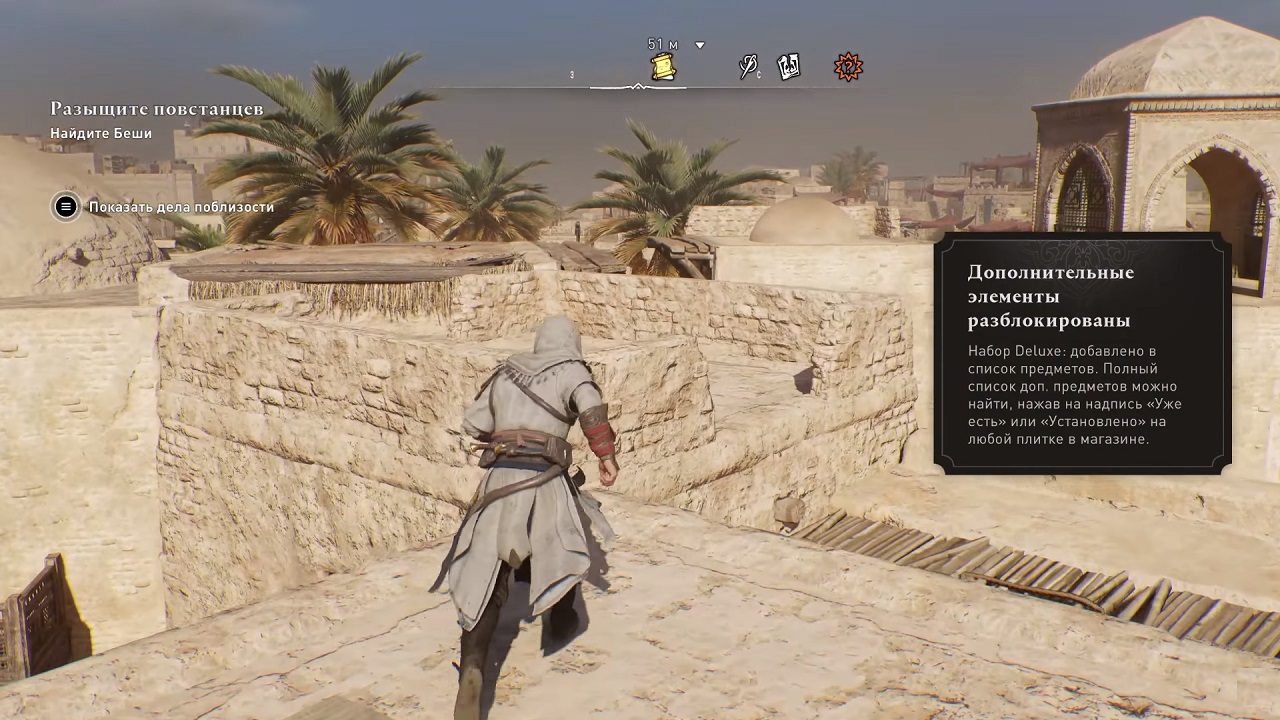Open the contracts cards icon near the compass
Screen dimensions: 1280x720
point(789,66)
